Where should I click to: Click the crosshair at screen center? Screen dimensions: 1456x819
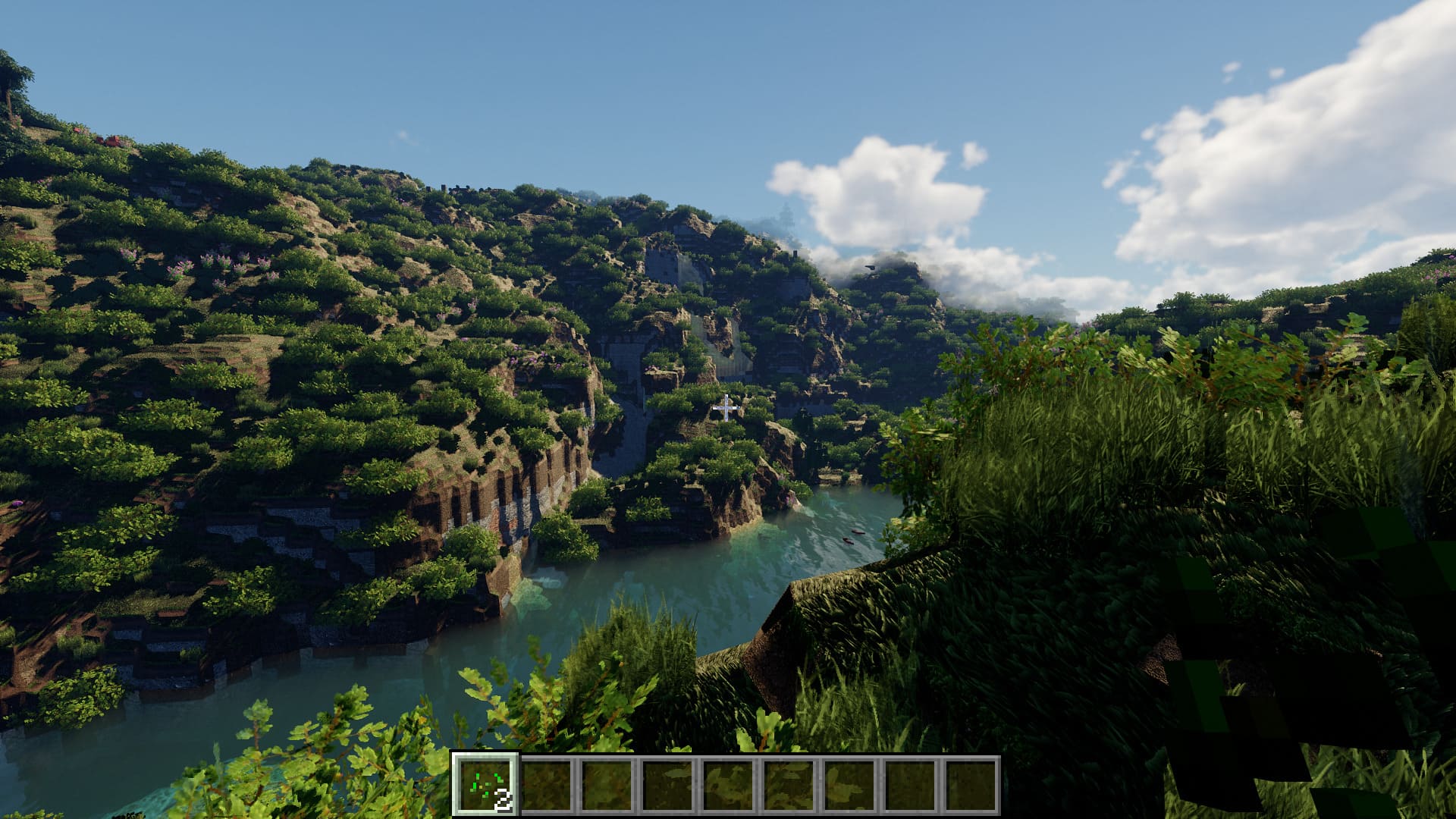(725, 409)
